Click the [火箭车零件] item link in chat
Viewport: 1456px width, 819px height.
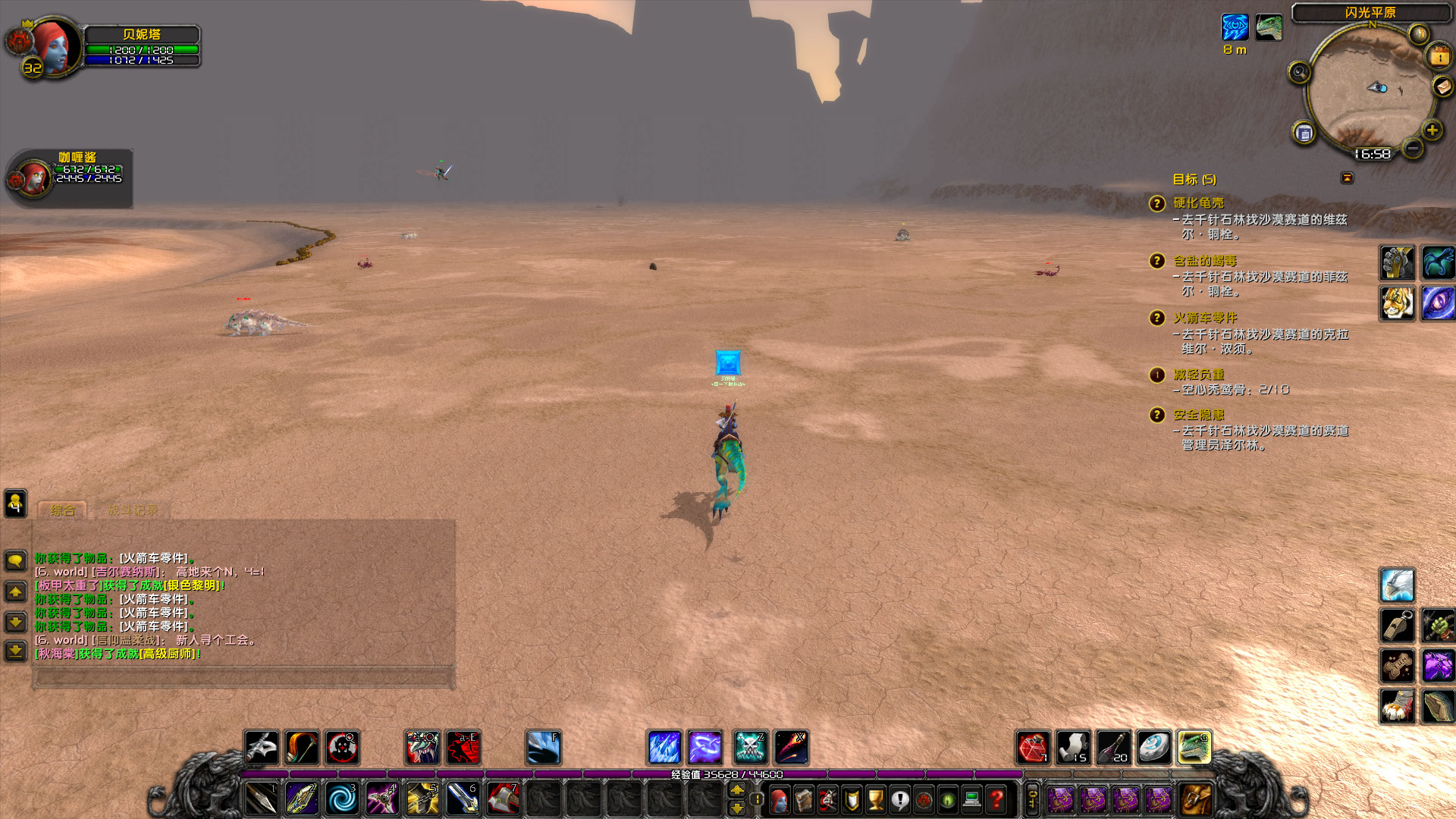coord(153,559)
